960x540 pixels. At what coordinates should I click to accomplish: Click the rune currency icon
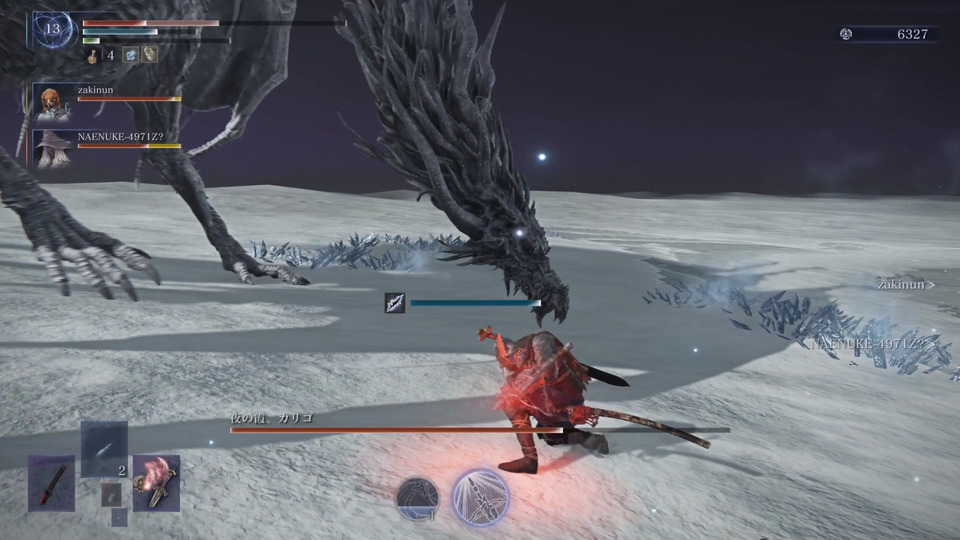846,34
